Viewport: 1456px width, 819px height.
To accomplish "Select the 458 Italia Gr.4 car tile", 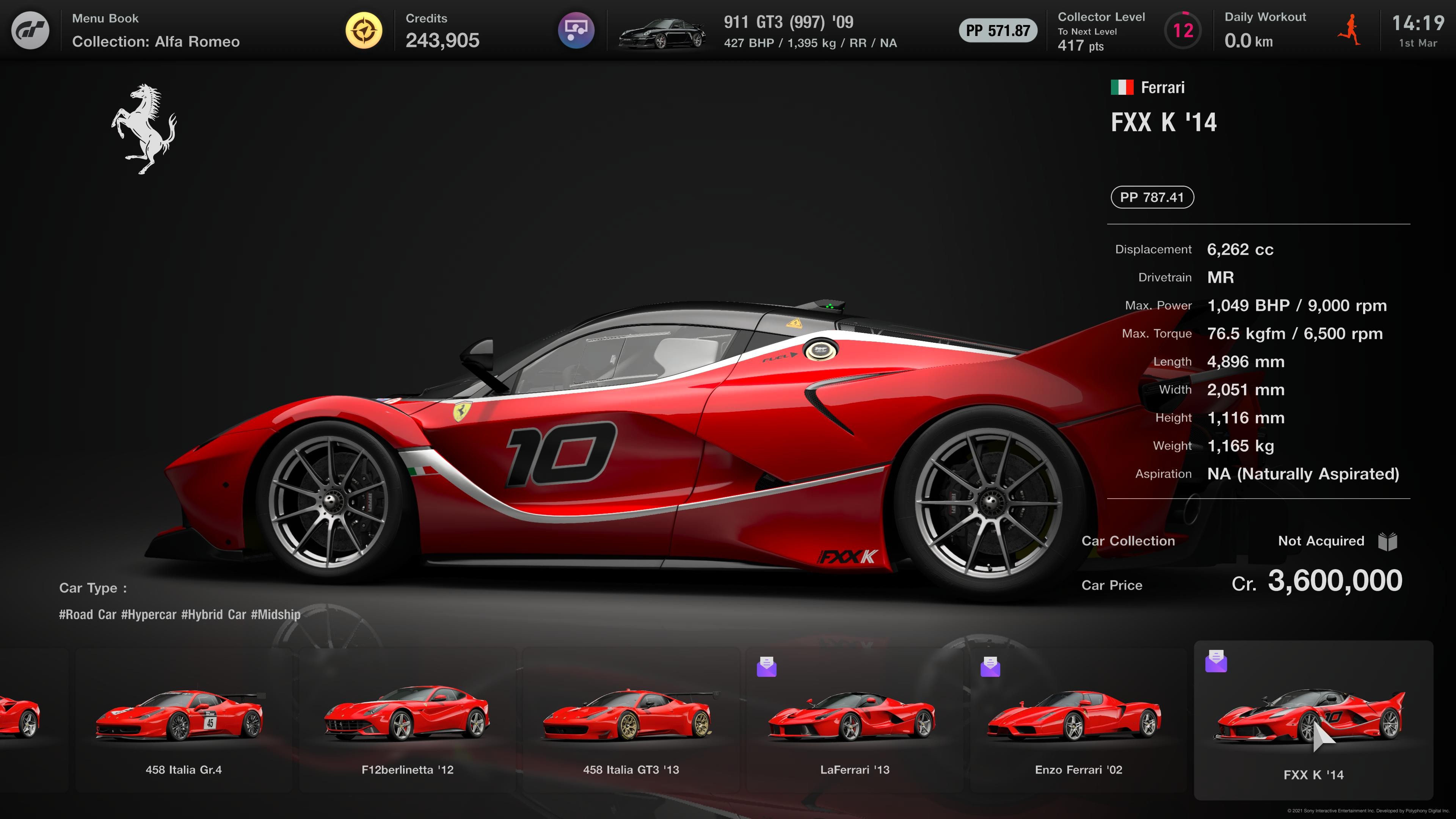I will 183,721.
